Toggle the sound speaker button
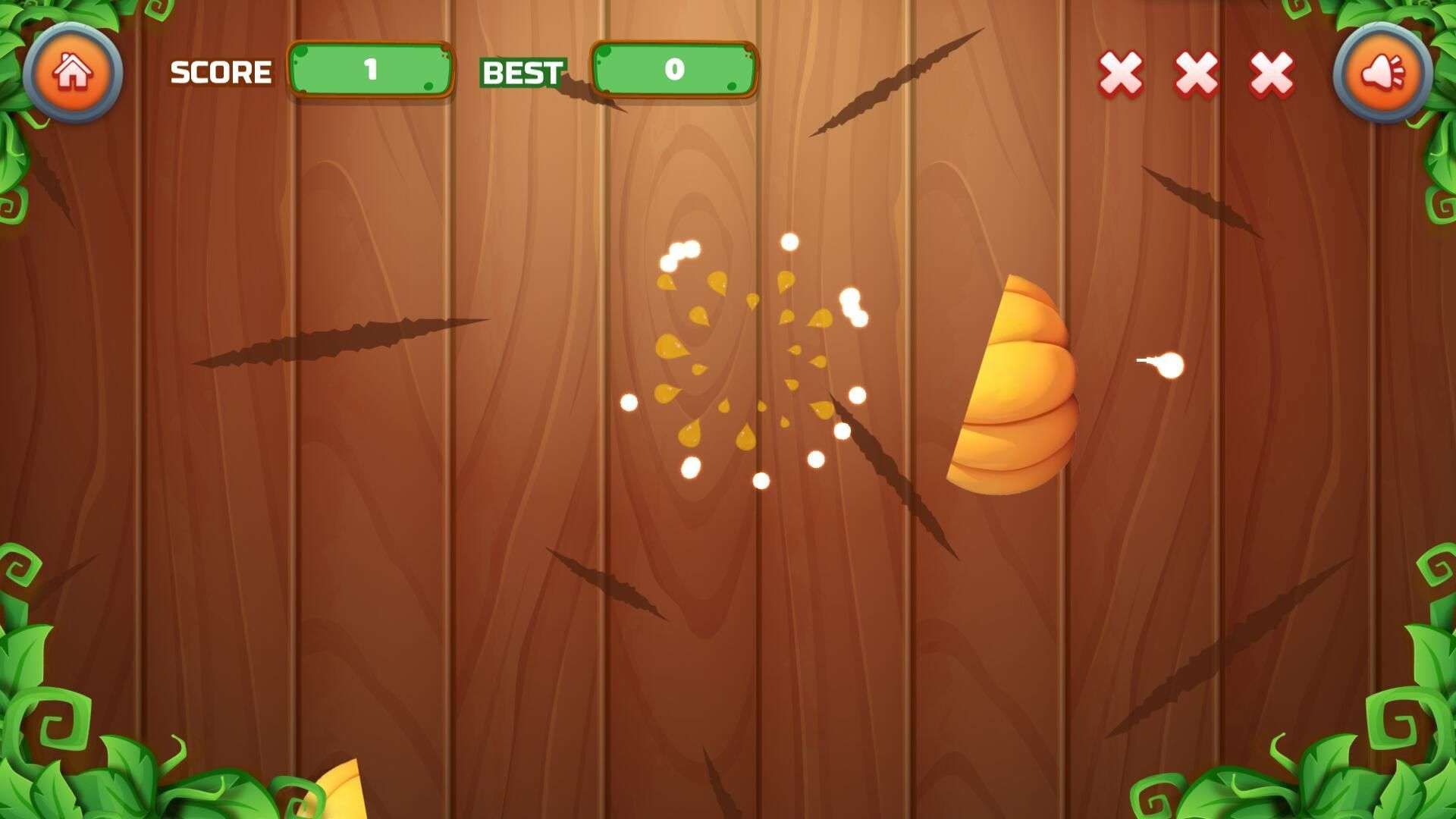This screenshot has width=1456, height=819. tap(1382, 73)
